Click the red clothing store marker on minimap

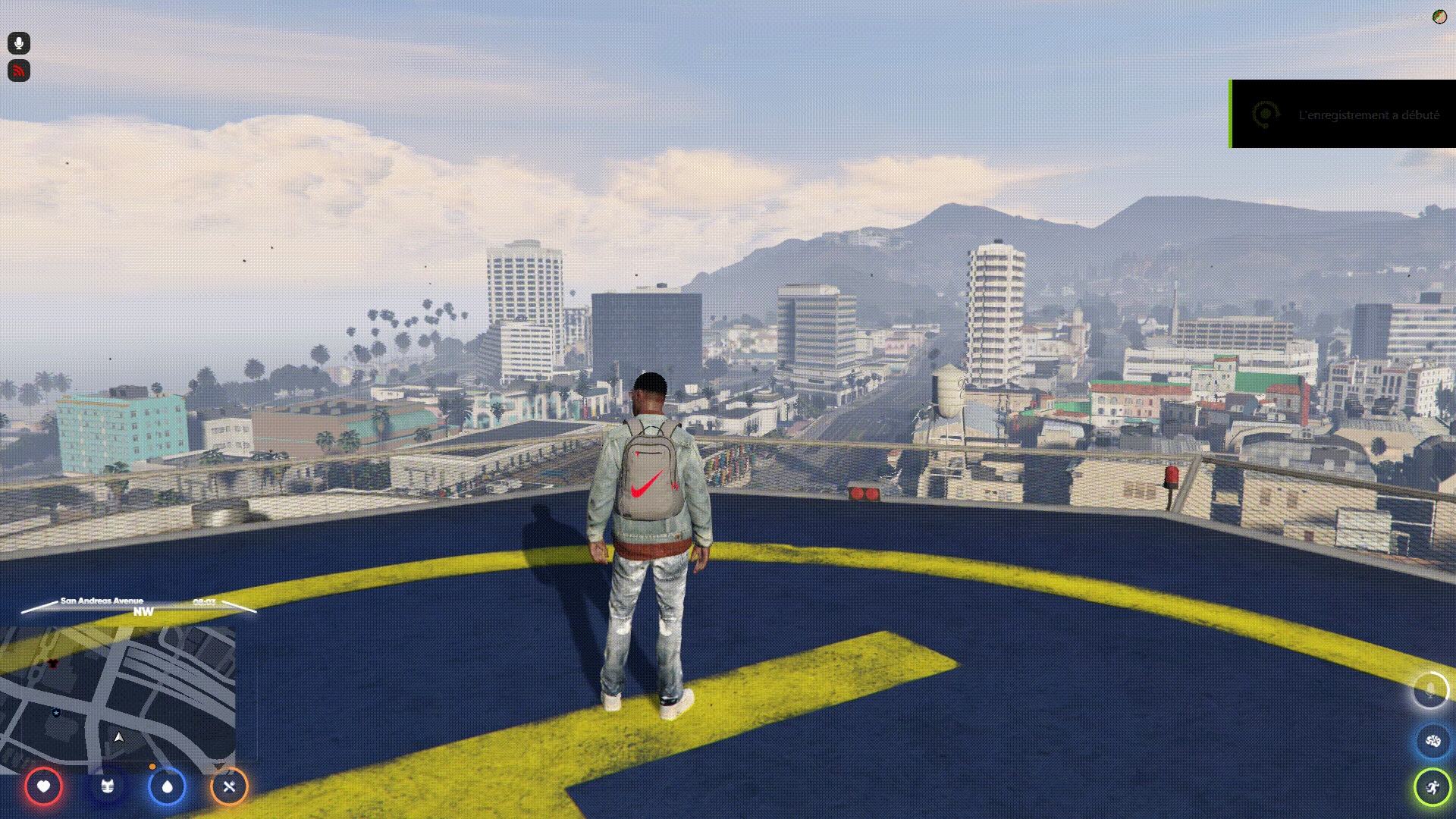(x=52, y=664)
